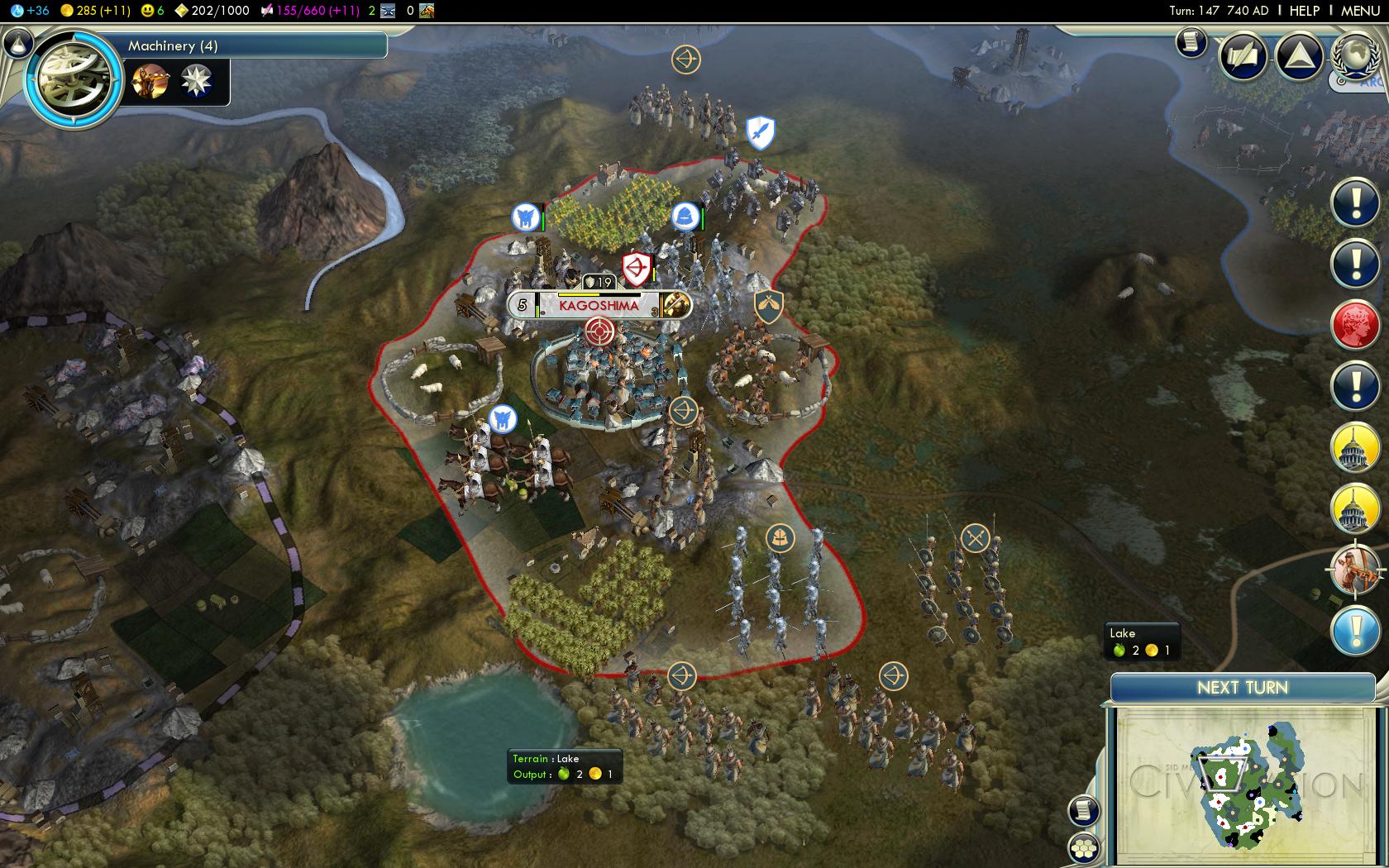The image size is (1389, 868).
Task: Click the small scroll button beside the advisors icon
Action: tap(1191, 42)
